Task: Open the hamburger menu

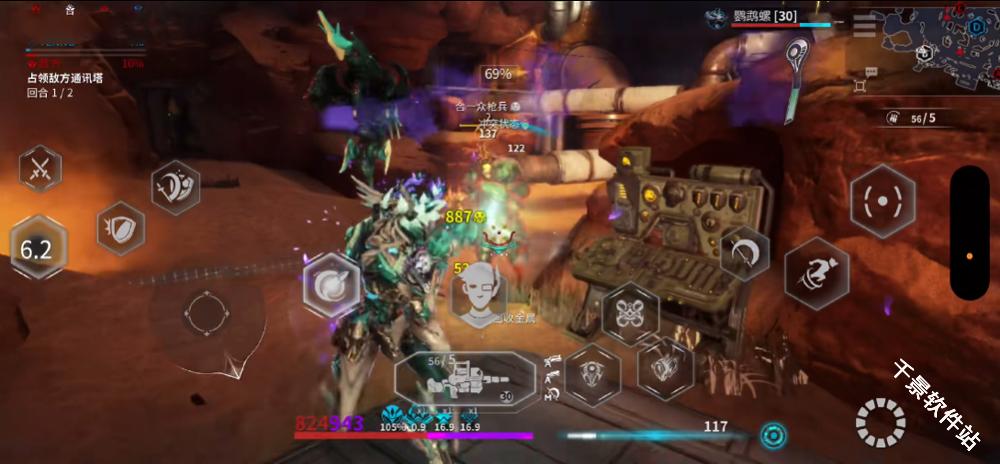Action: point(864,28)
